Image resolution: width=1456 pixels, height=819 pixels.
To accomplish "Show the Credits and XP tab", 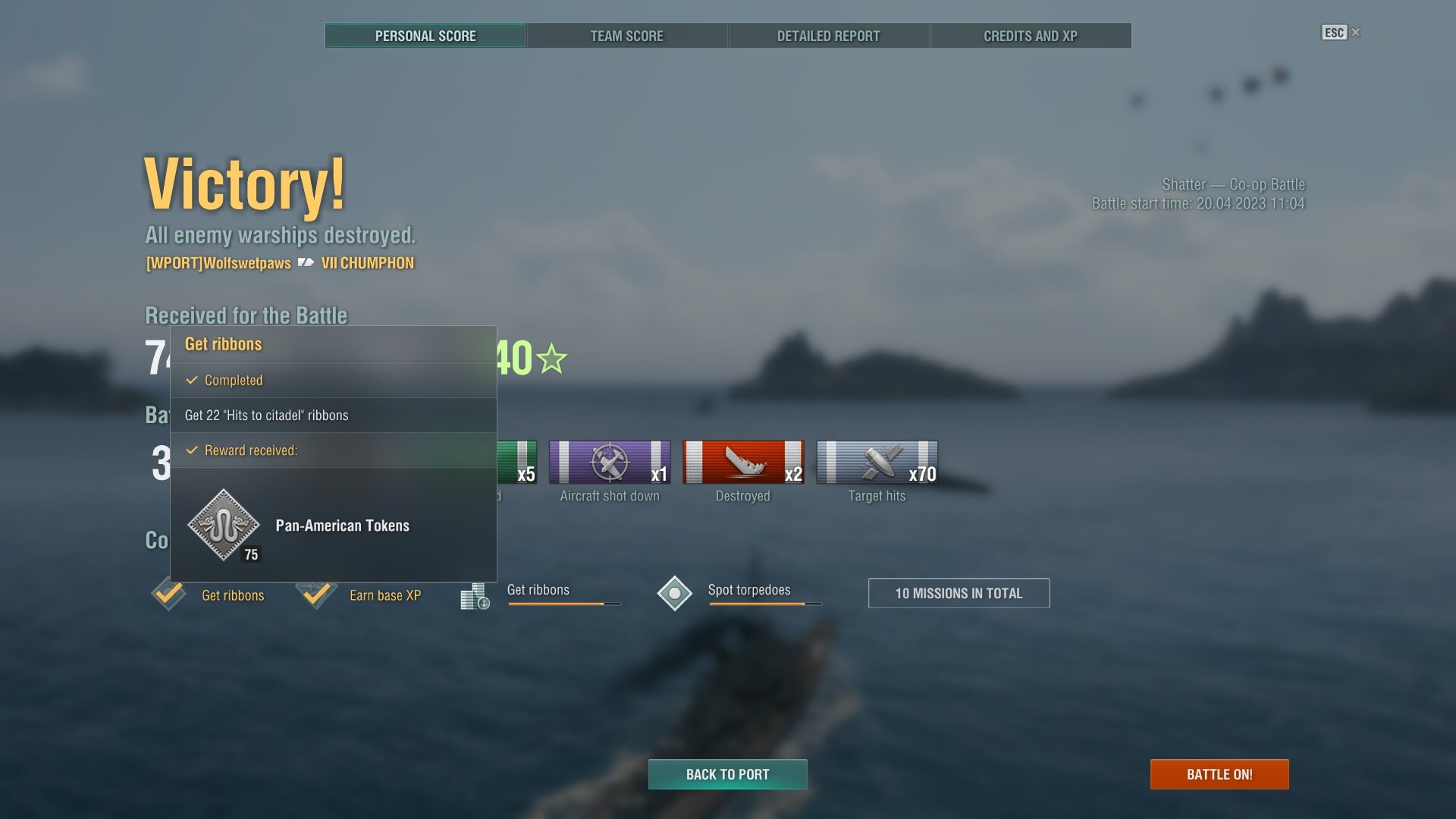I will (x=1031, y=36).
